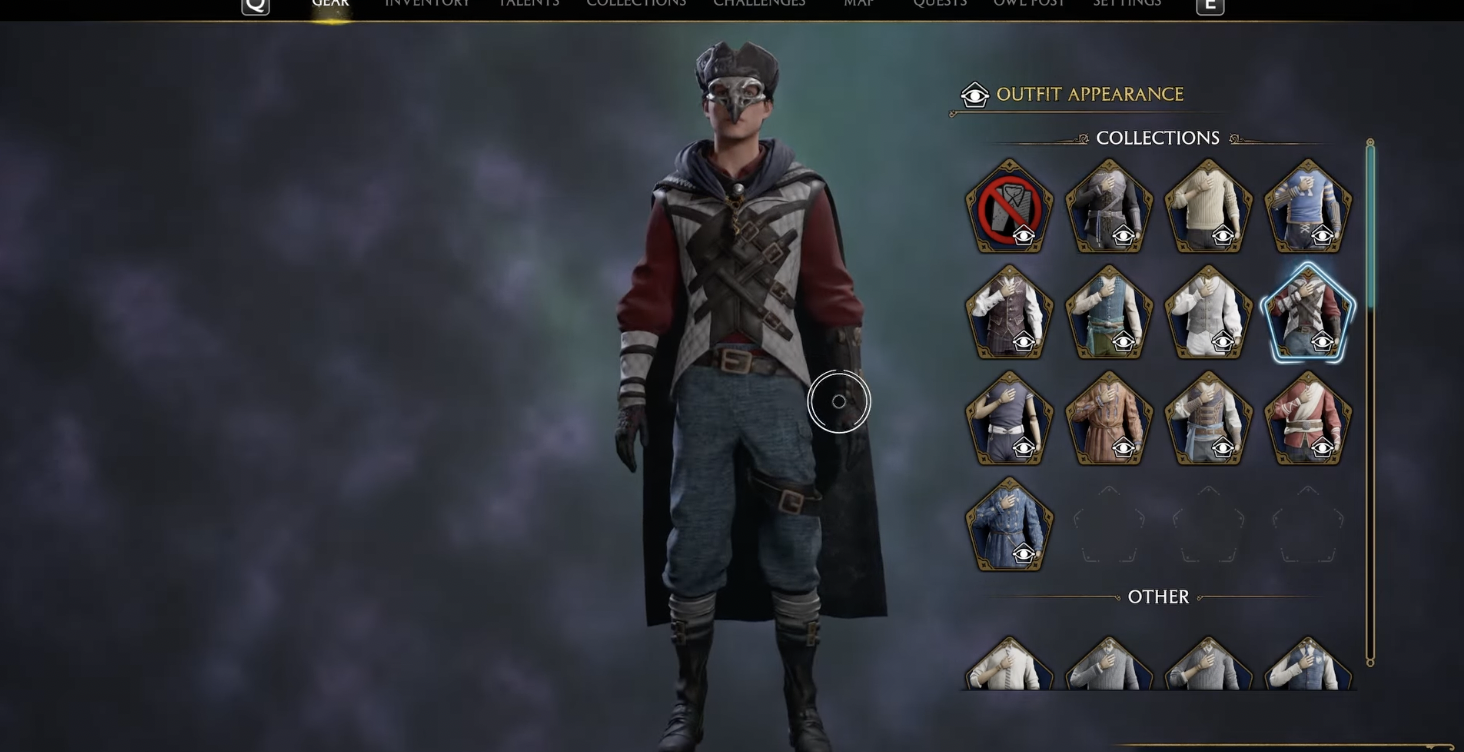Choose the long orange-brown coat outfit

[1109, 419]
